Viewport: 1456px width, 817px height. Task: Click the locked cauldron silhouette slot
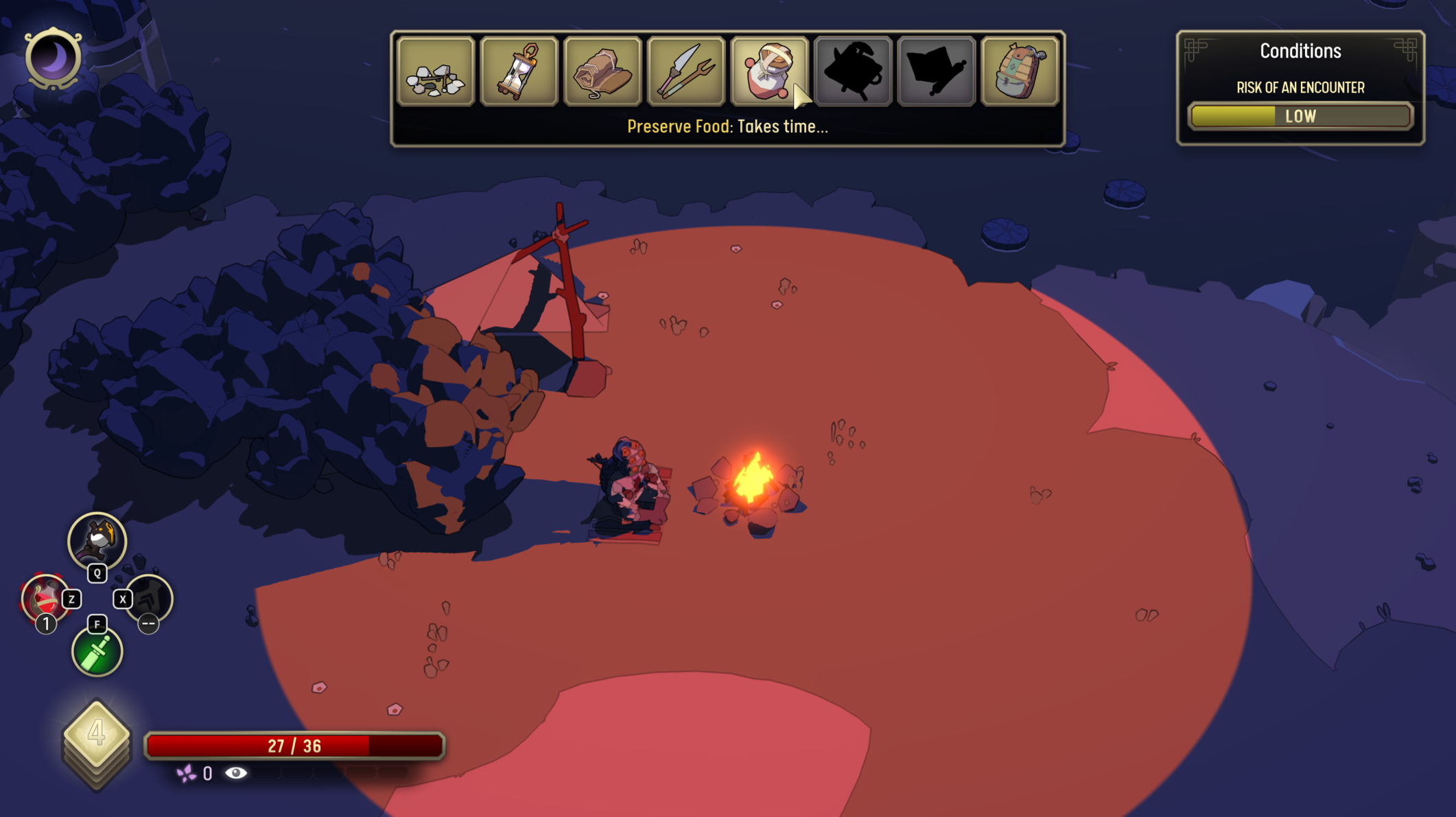853,71
